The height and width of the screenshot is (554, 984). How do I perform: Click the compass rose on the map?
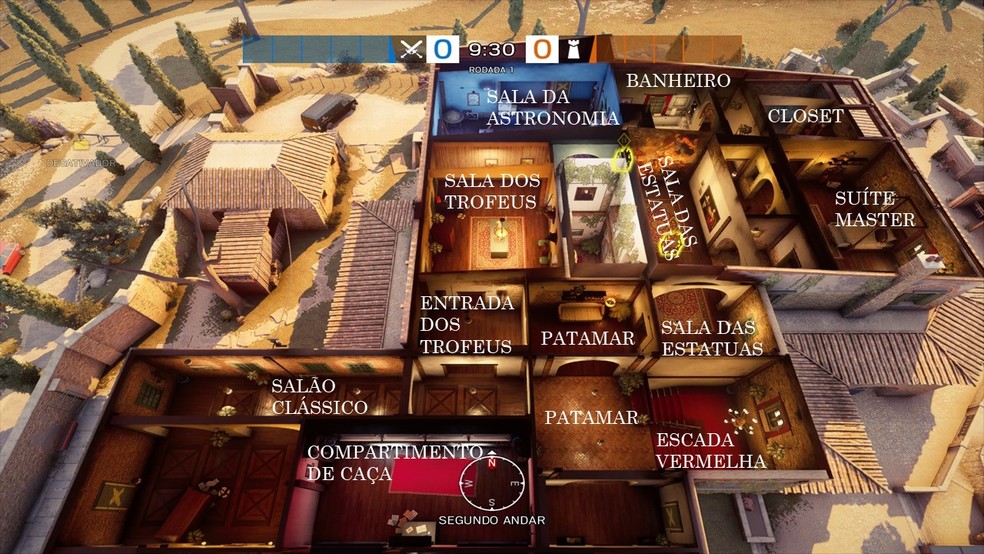point(490,483)
